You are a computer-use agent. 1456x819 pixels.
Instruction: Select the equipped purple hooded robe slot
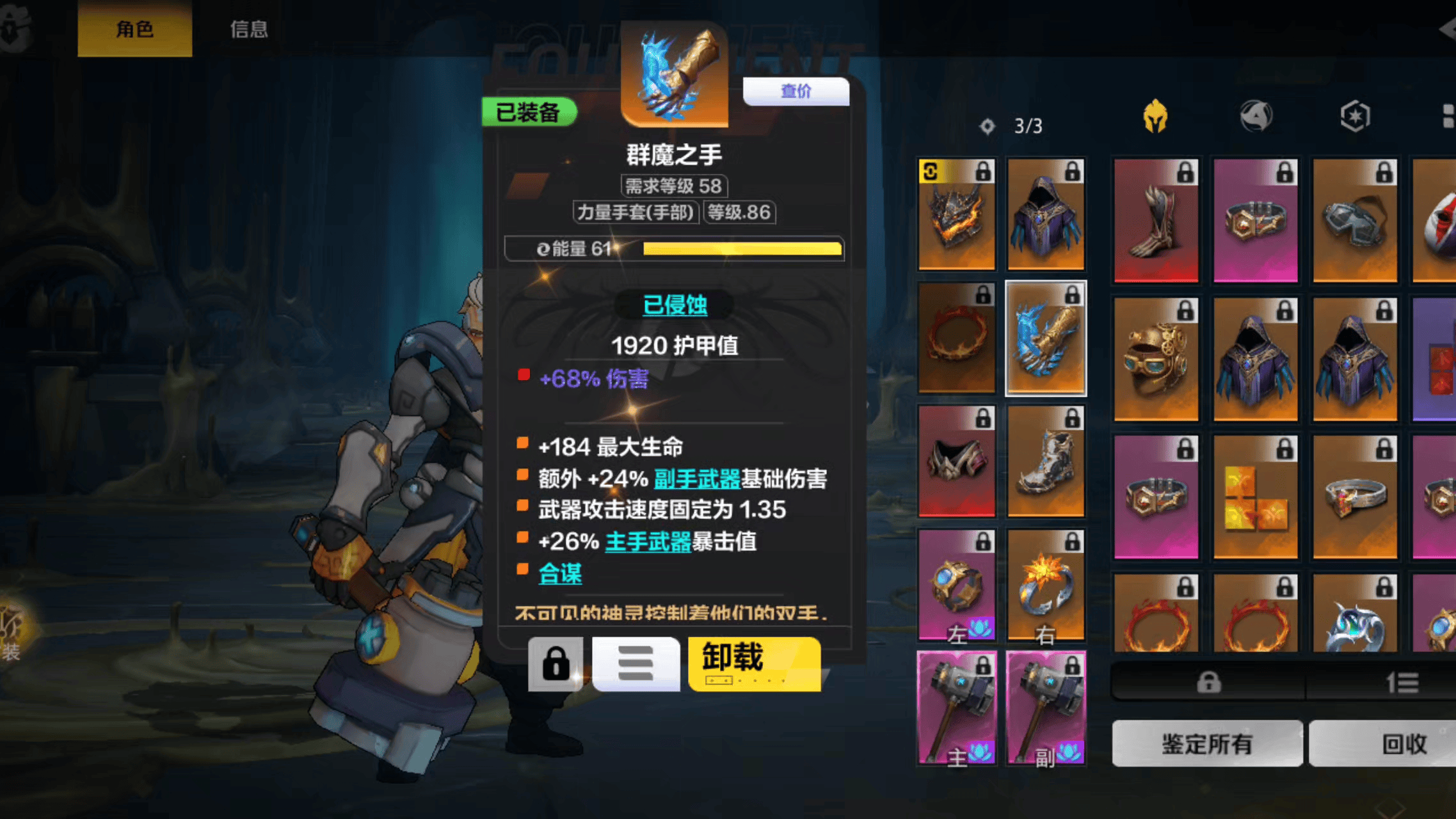pos(1046,215)
